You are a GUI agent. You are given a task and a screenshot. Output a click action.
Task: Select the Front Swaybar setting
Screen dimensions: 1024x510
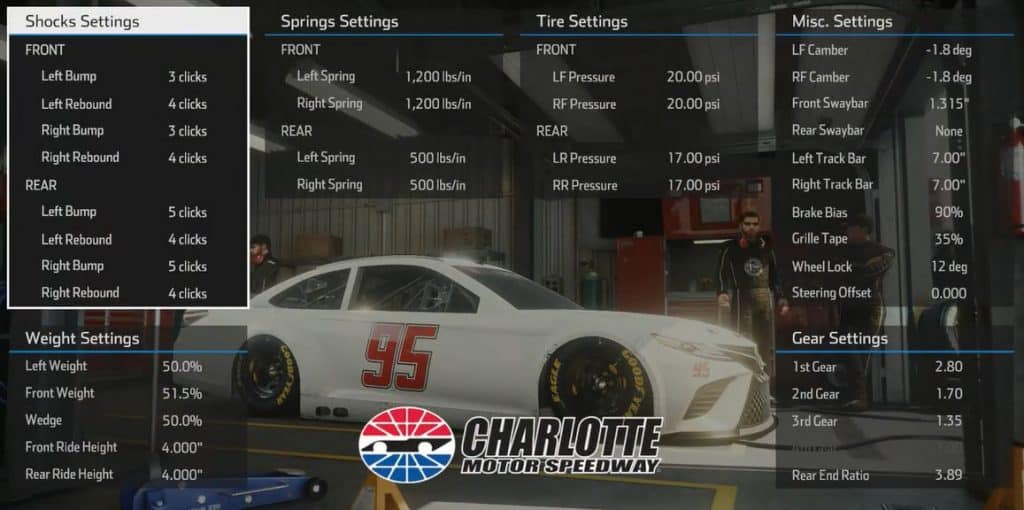point(878,104)
